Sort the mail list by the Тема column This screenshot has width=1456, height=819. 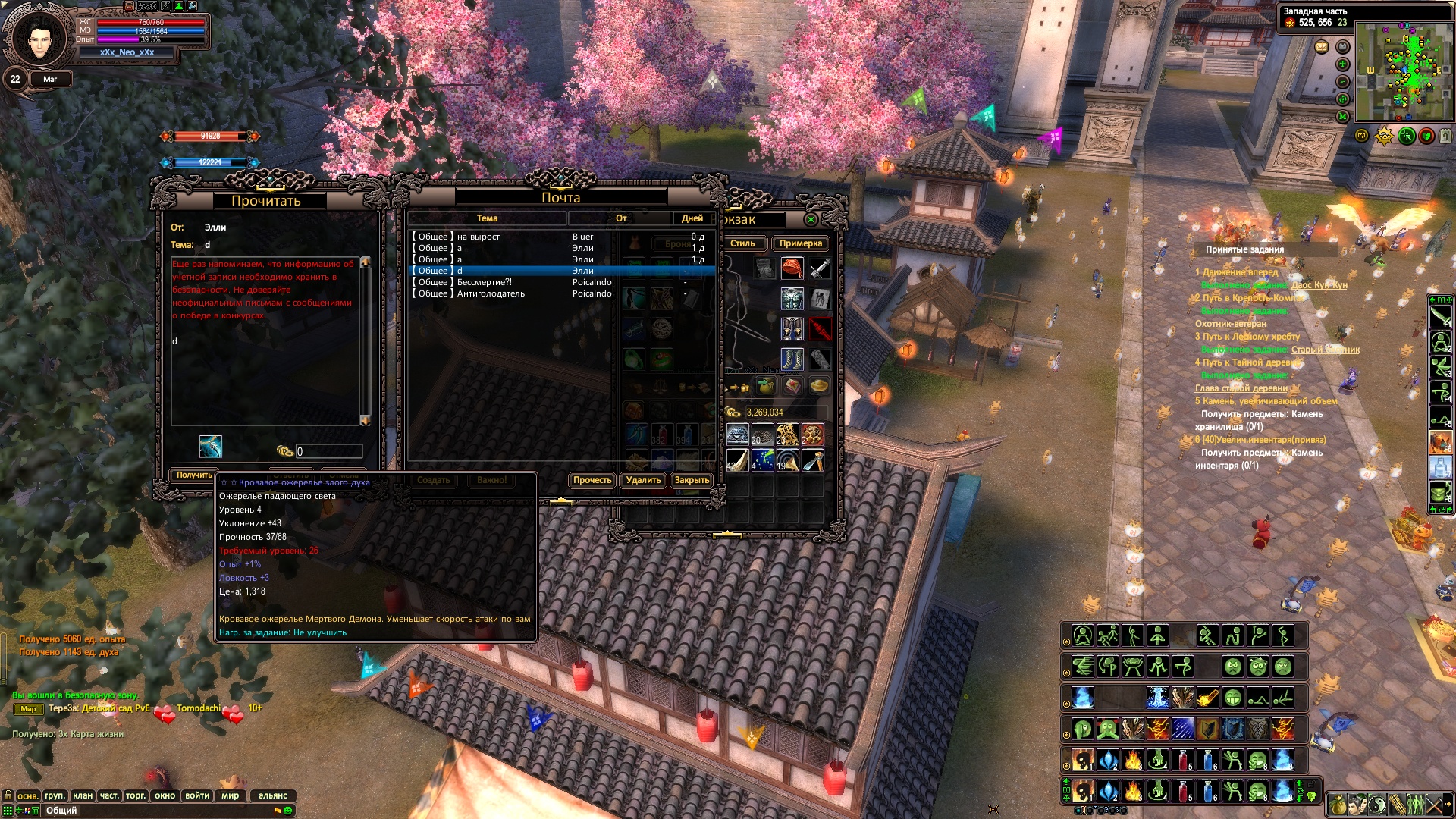[487, 218]
